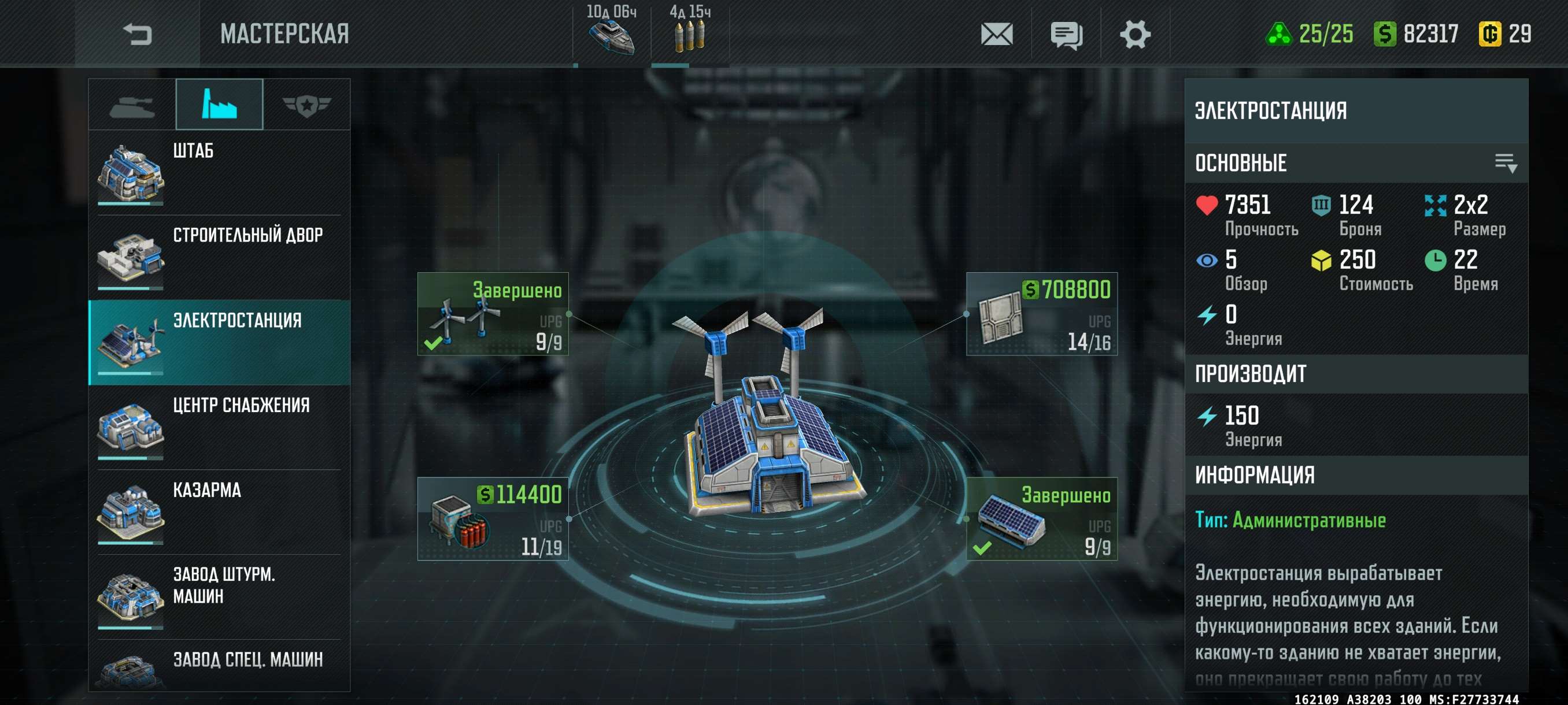Screen dimensions: 1568x705
Task: Switch to the star wings emblem tab
Action: (x=306, y=105)
